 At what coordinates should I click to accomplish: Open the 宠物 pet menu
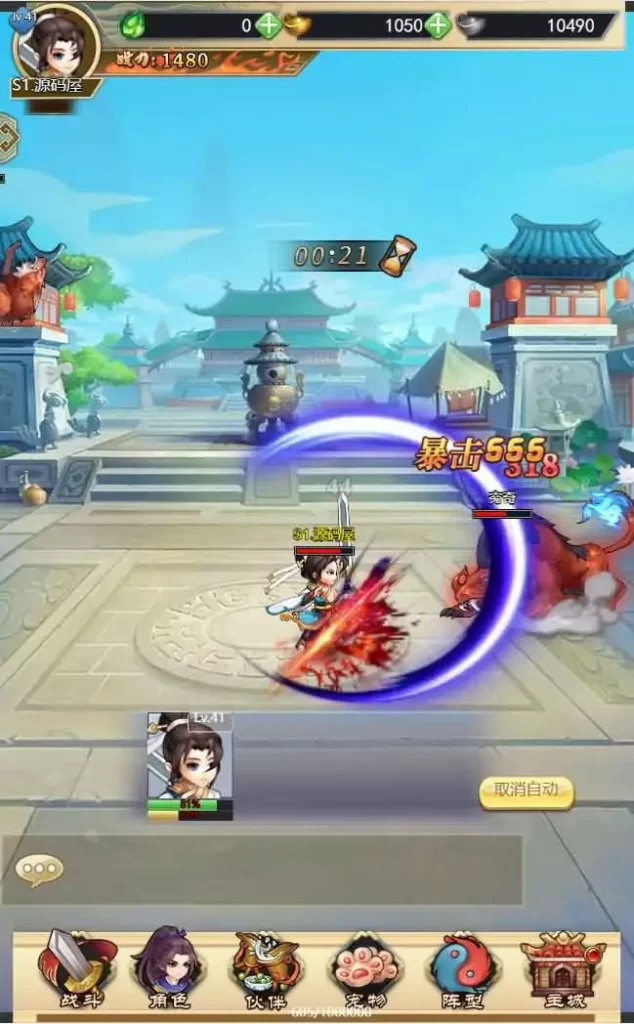point(365,968)
